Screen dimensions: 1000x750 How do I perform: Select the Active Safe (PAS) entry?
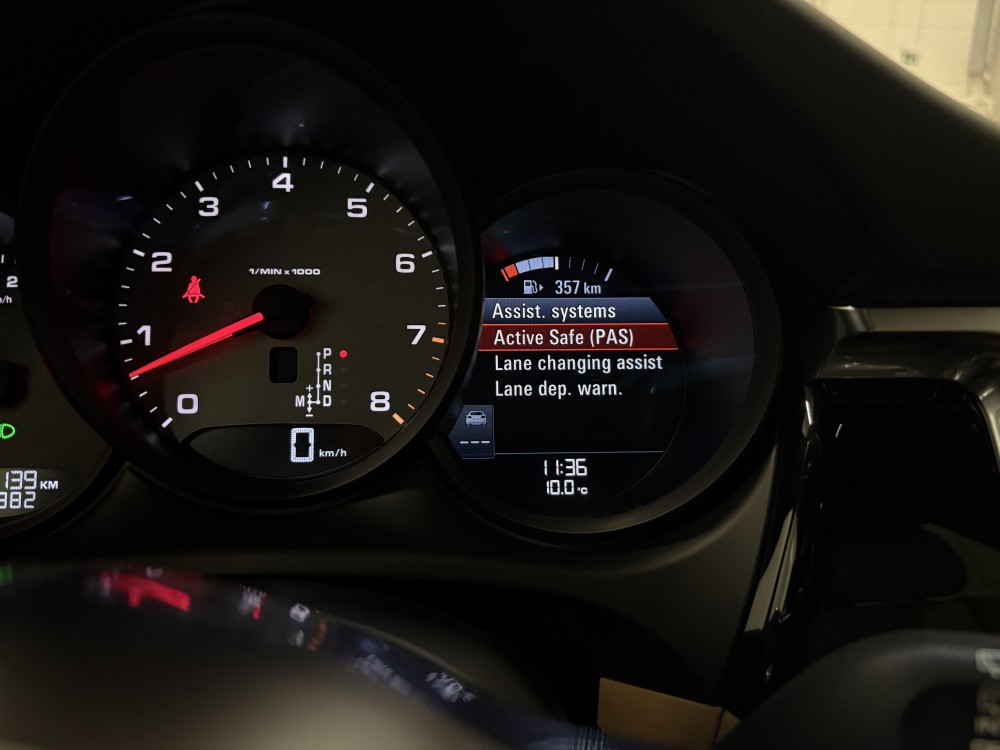565,338
